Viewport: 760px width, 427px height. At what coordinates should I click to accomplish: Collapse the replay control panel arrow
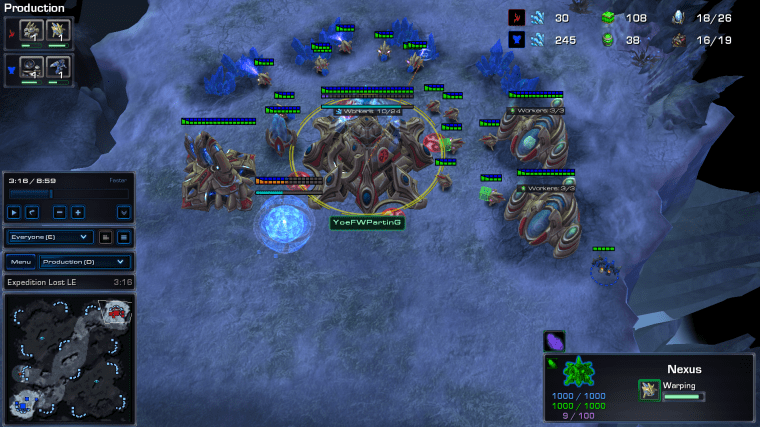(x=124, y=212)
